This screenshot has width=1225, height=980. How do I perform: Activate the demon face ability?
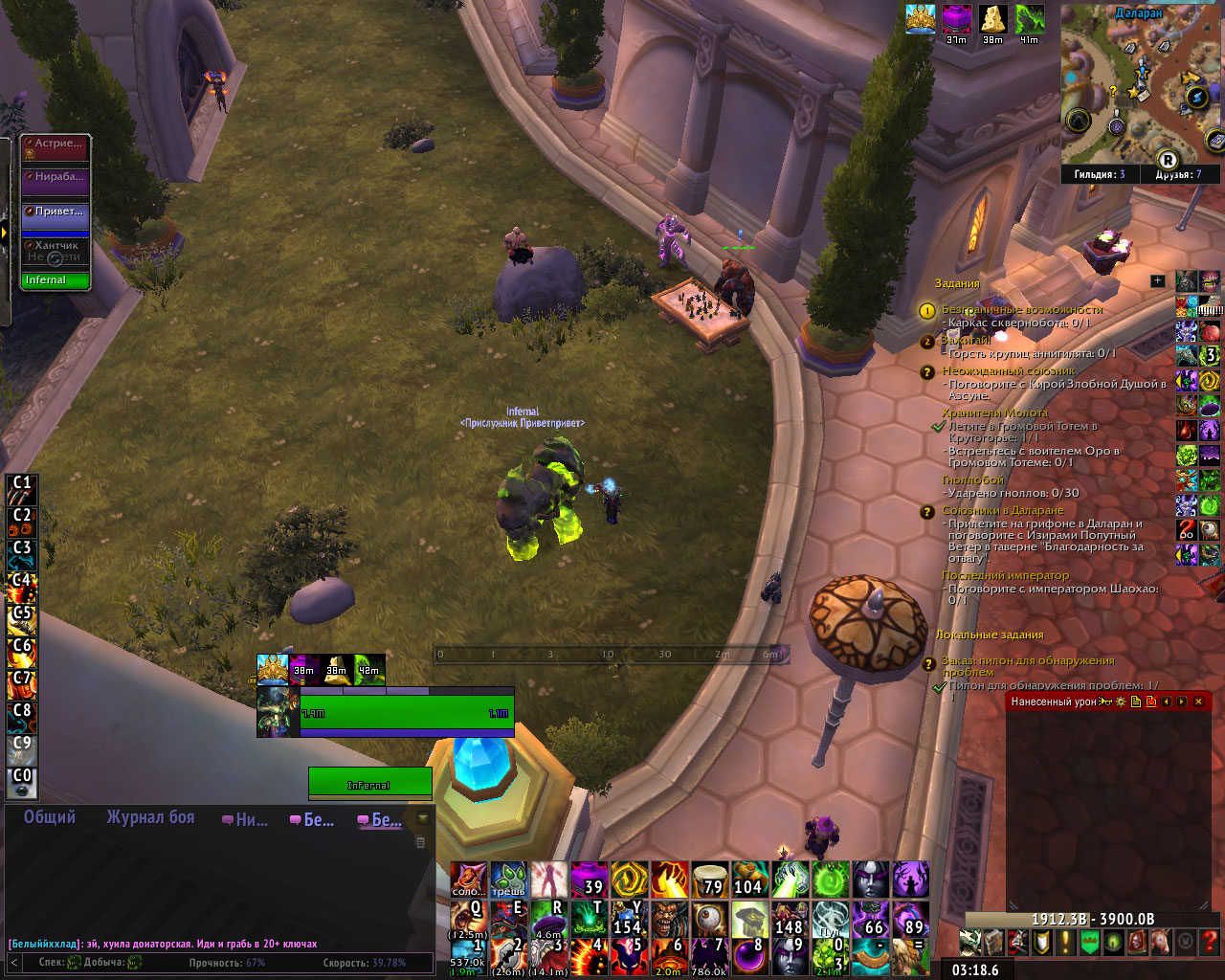coord(669,921)
